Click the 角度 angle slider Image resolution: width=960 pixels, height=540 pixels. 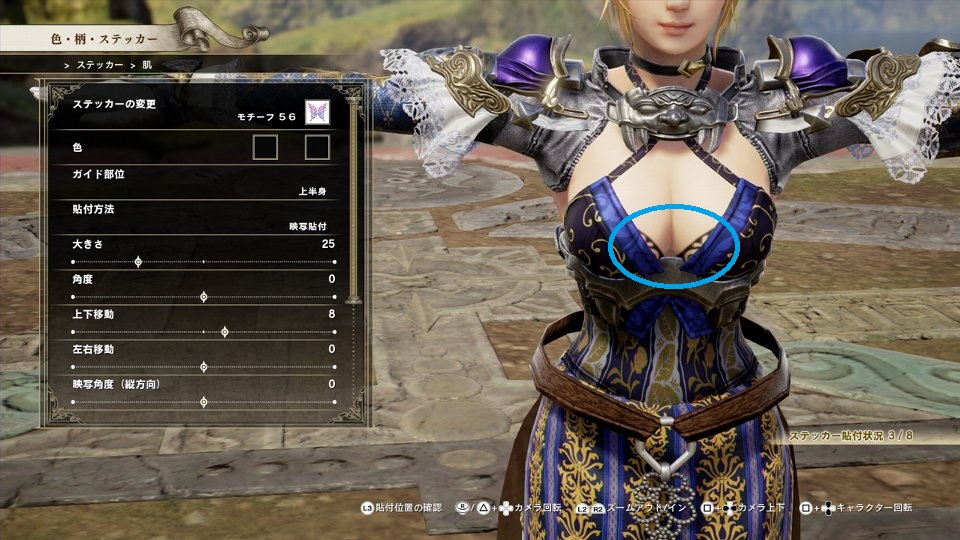pos(204,297)
